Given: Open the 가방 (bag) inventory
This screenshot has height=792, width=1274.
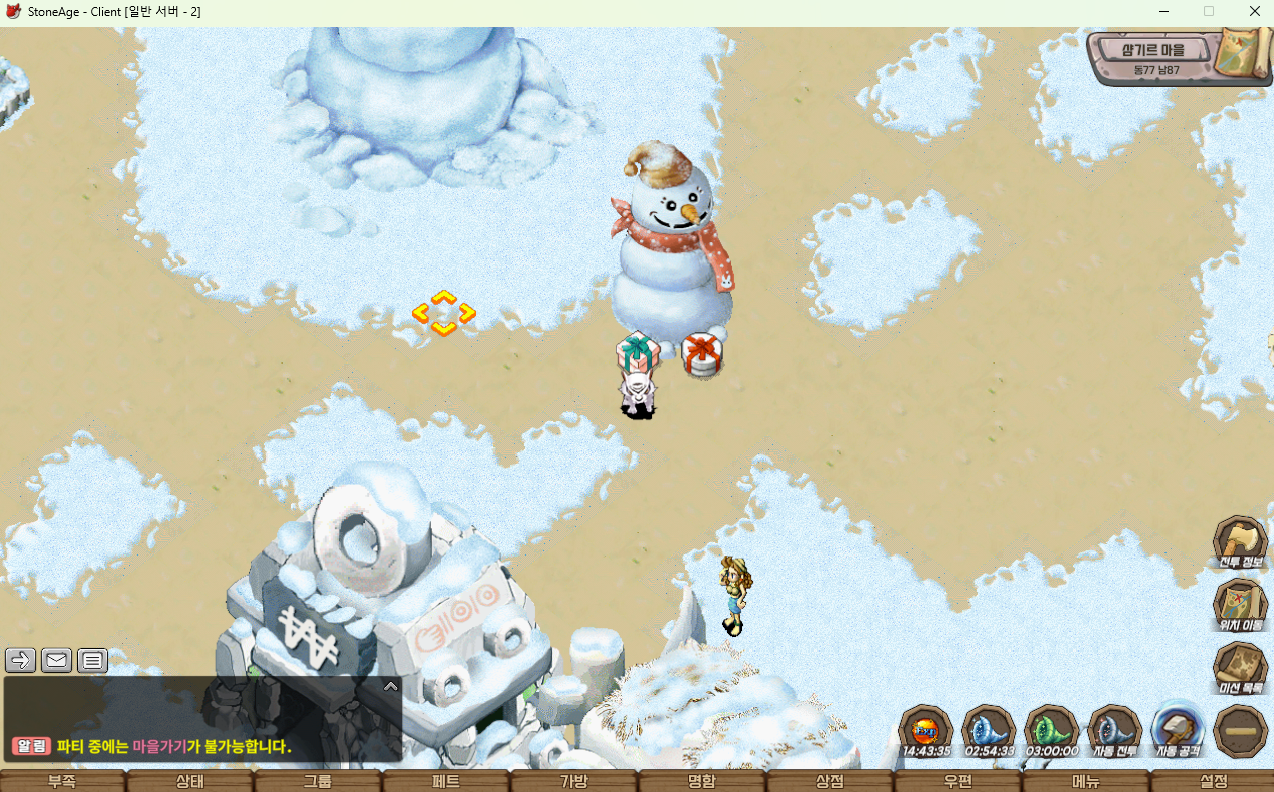Looking at the screenshot, I should coord(574,781).
